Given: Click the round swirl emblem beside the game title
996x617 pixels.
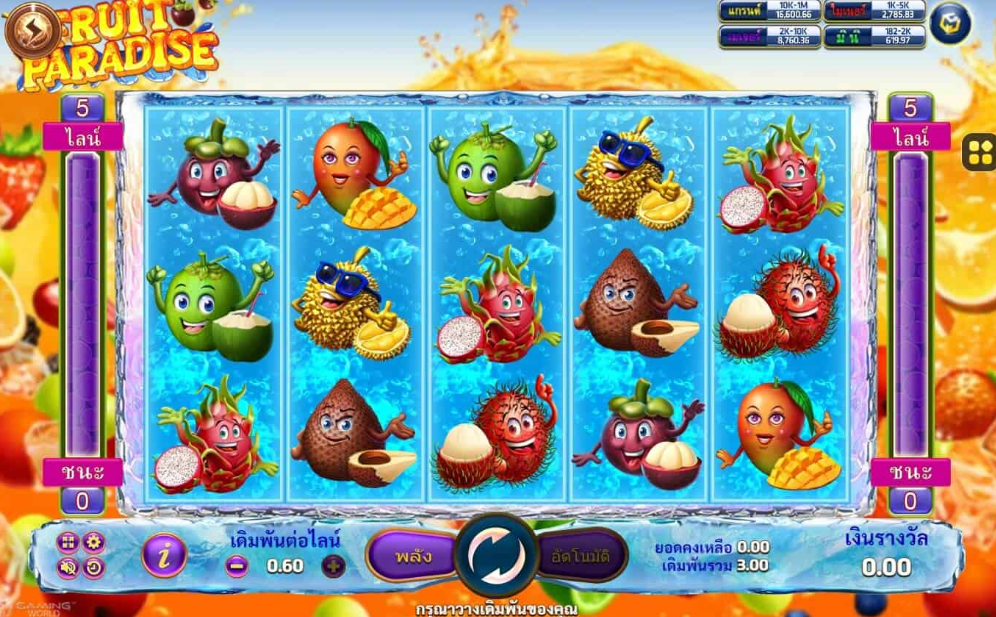Looking at the screenshot, I should pyautogui.click(x=31, y=29).
